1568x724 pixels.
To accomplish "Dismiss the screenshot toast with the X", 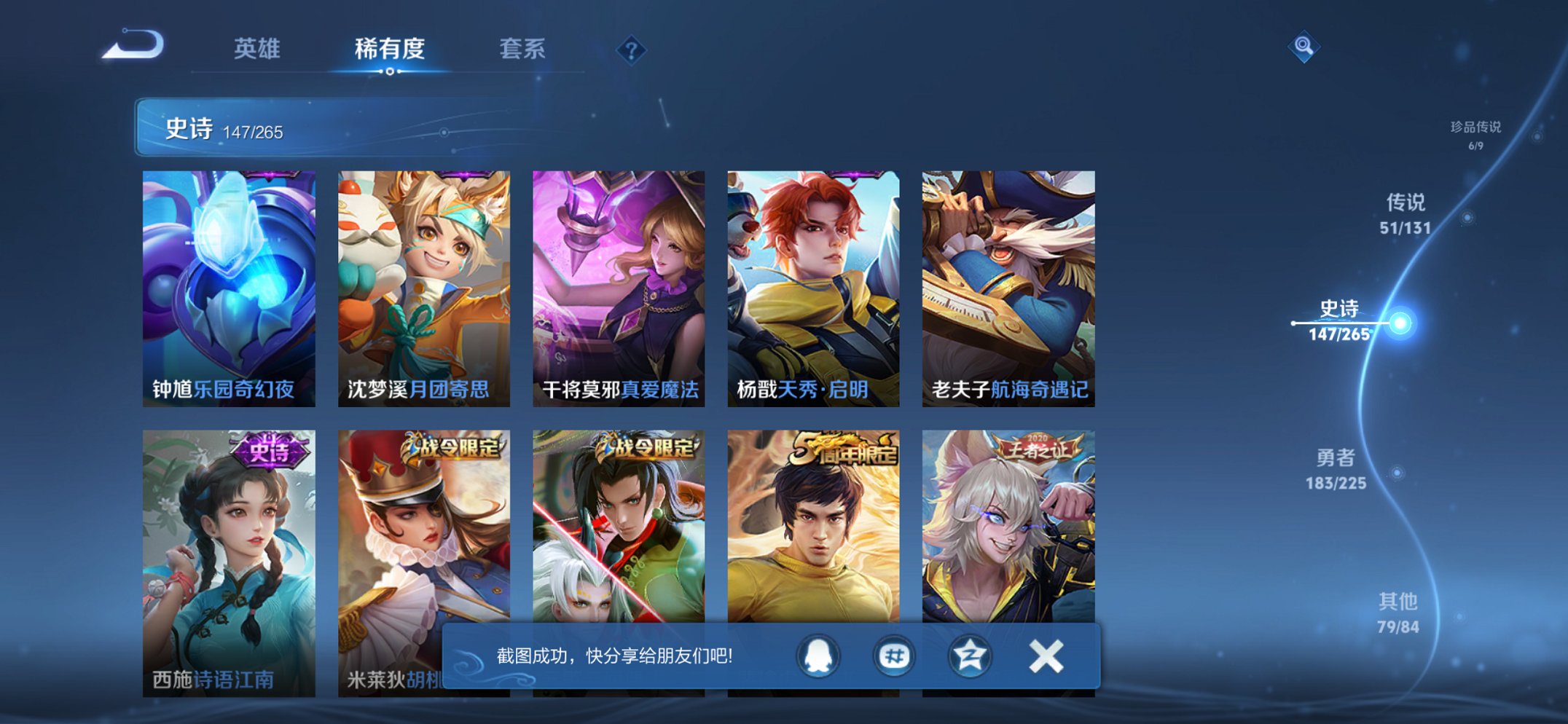I will (x=1045, y=656).
